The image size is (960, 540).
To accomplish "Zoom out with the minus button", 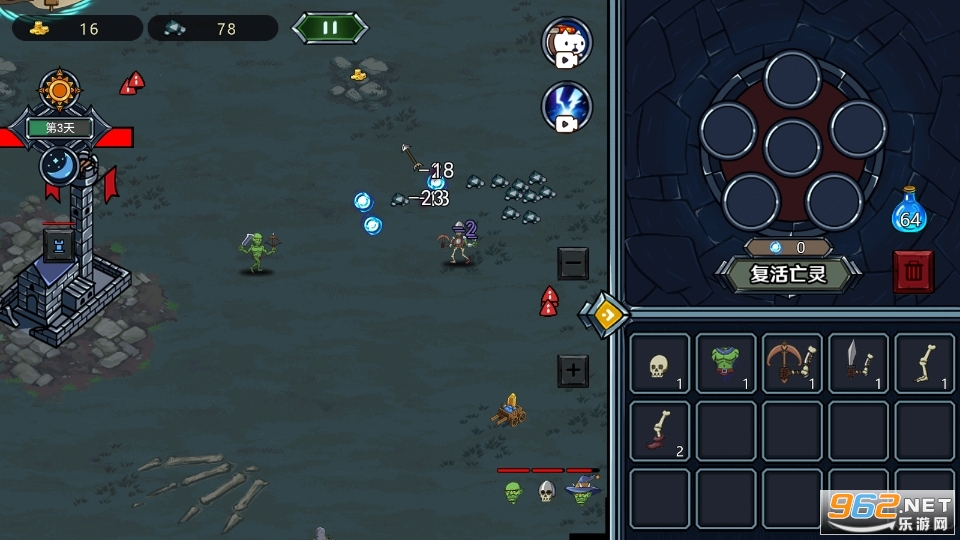I will [x=573, y=263].
